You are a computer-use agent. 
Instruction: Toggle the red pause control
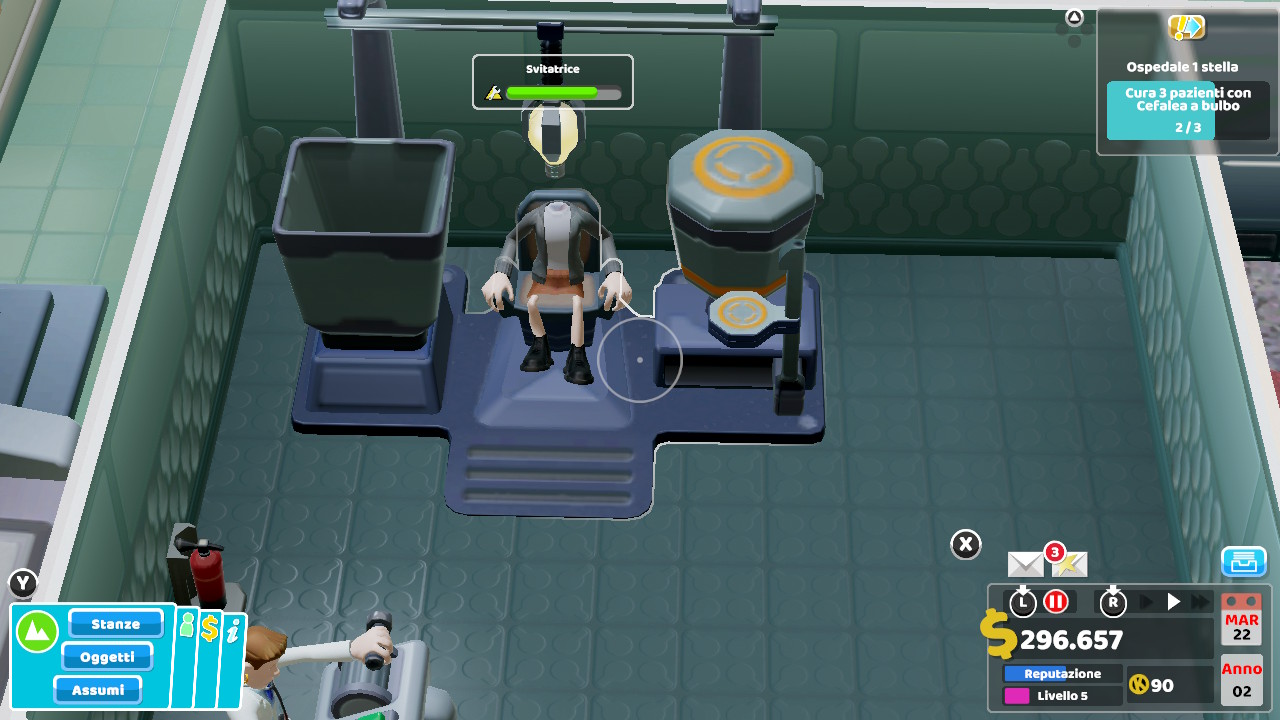tap(1056, 602)
